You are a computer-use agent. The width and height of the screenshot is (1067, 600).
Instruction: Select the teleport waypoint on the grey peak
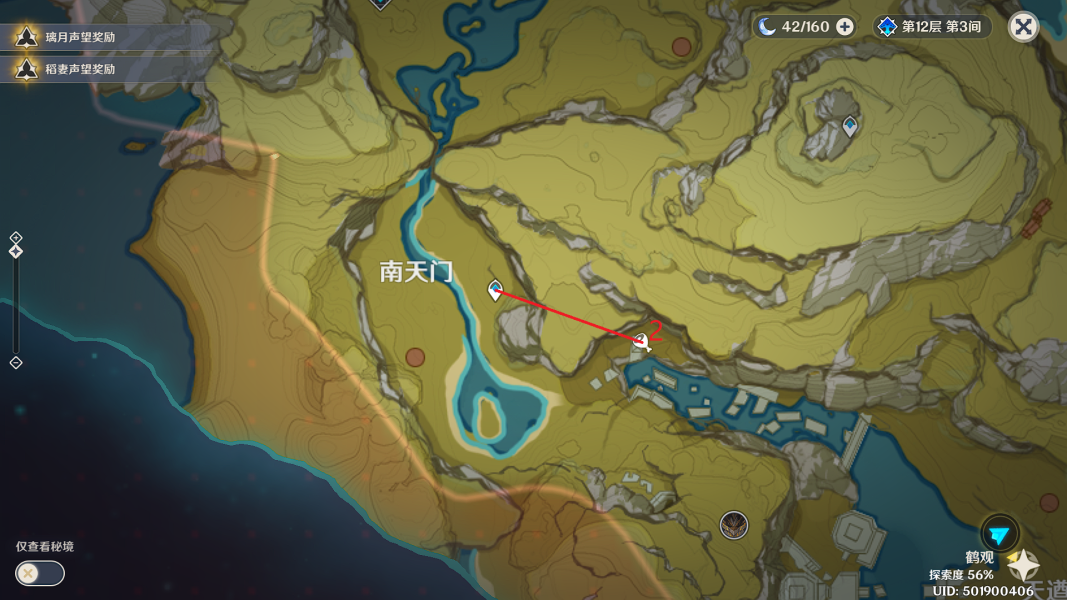[850, 126]
